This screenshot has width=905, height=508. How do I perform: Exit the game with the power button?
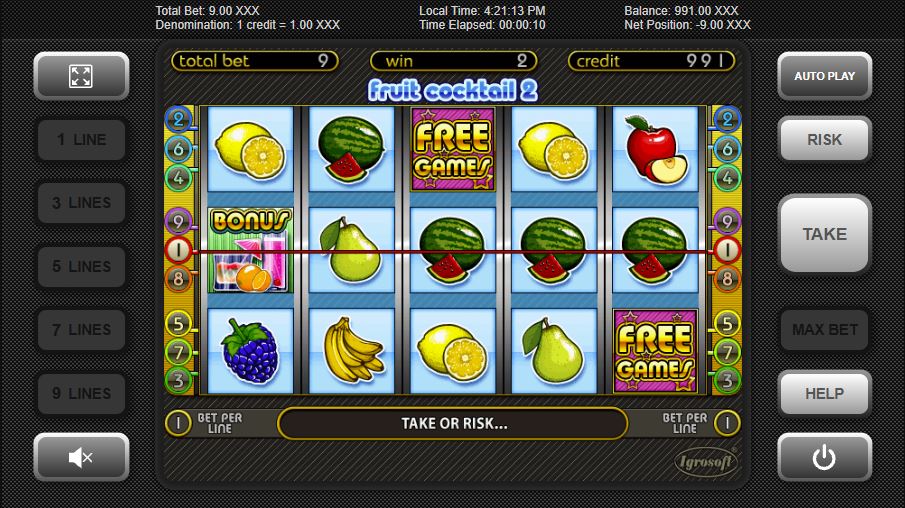(x=824, y=457)
